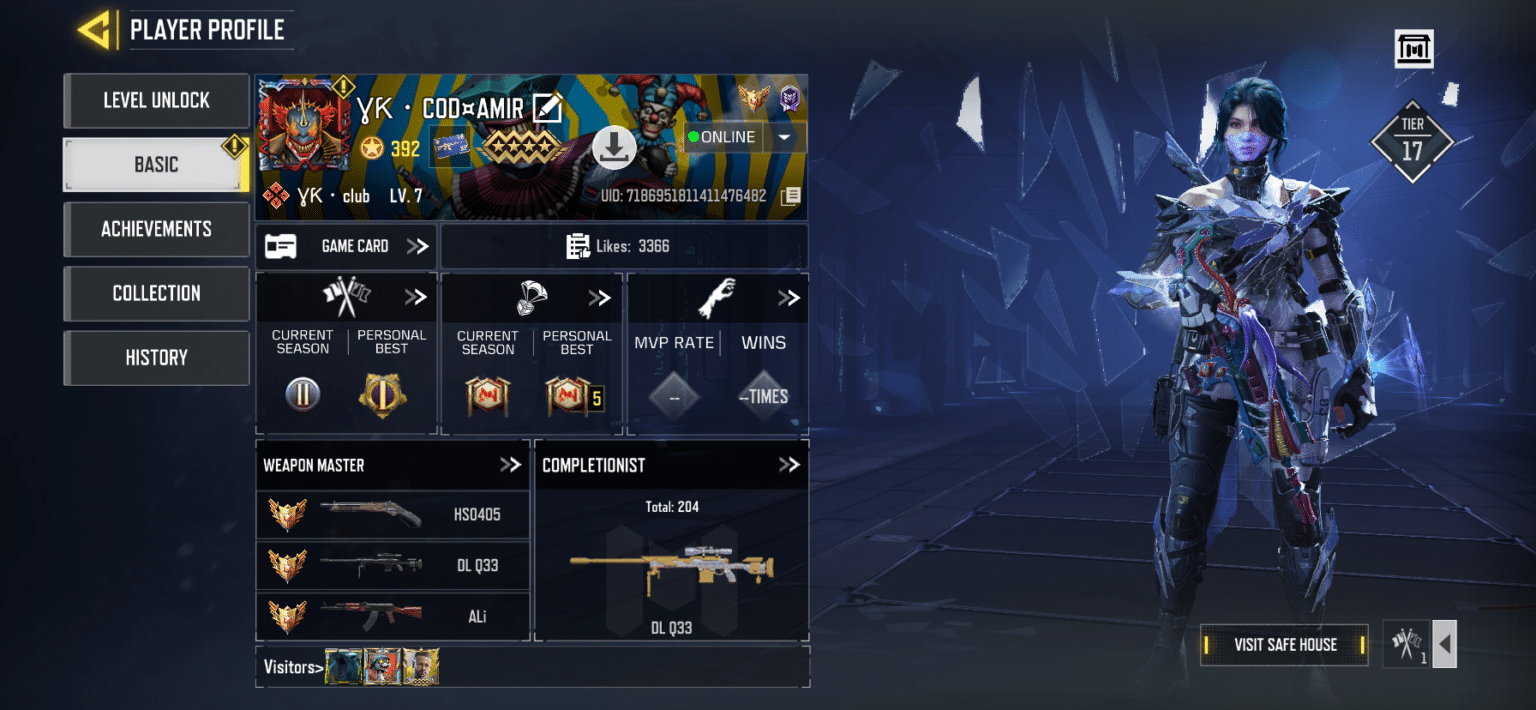The width and height of the screenshot is (1536, 710).
Task: Click the download arrow icon
Action: coord(614,148)
